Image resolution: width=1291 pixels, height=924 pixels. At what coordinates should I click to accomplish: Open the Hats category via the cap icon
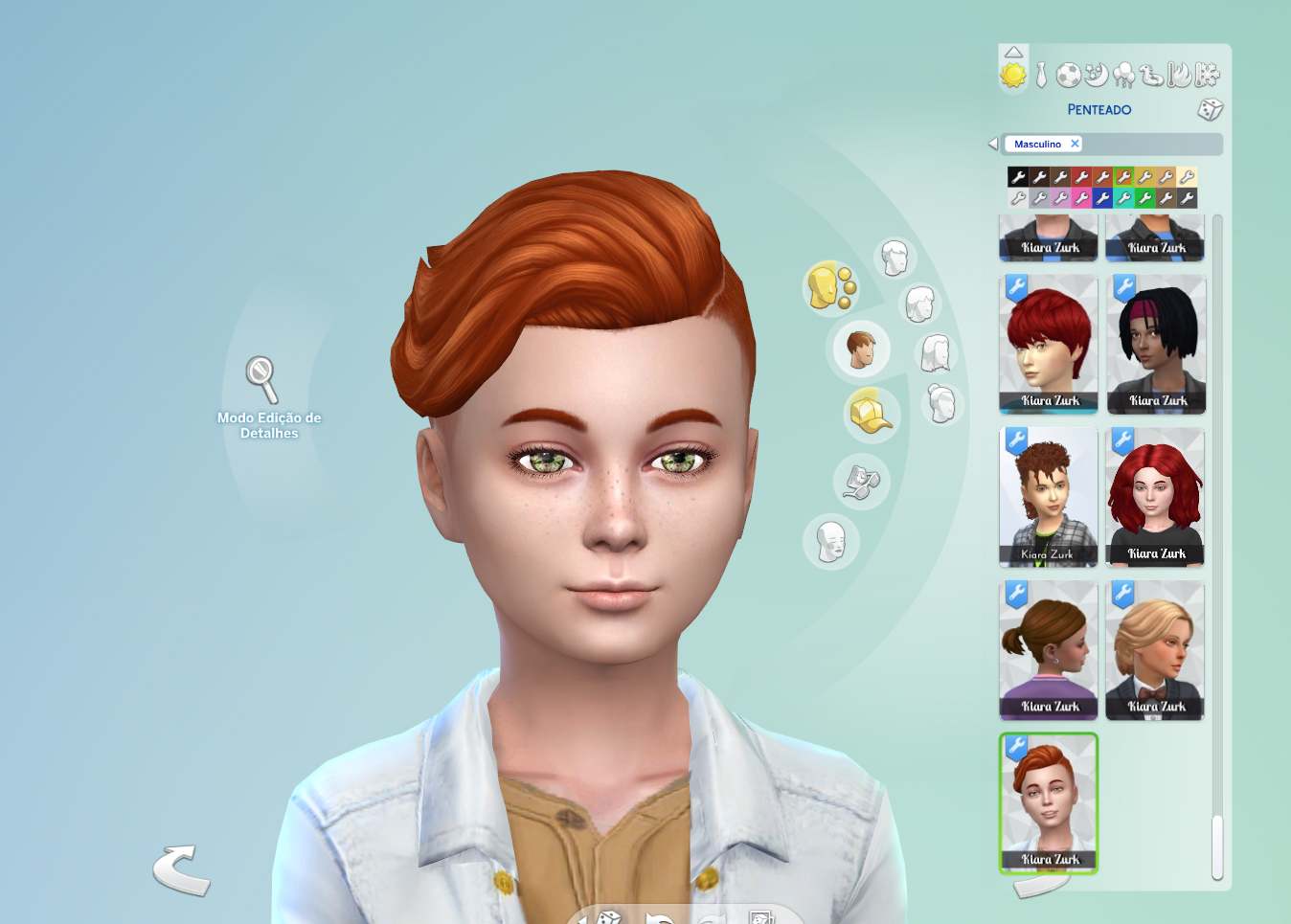tap(870, 412)
